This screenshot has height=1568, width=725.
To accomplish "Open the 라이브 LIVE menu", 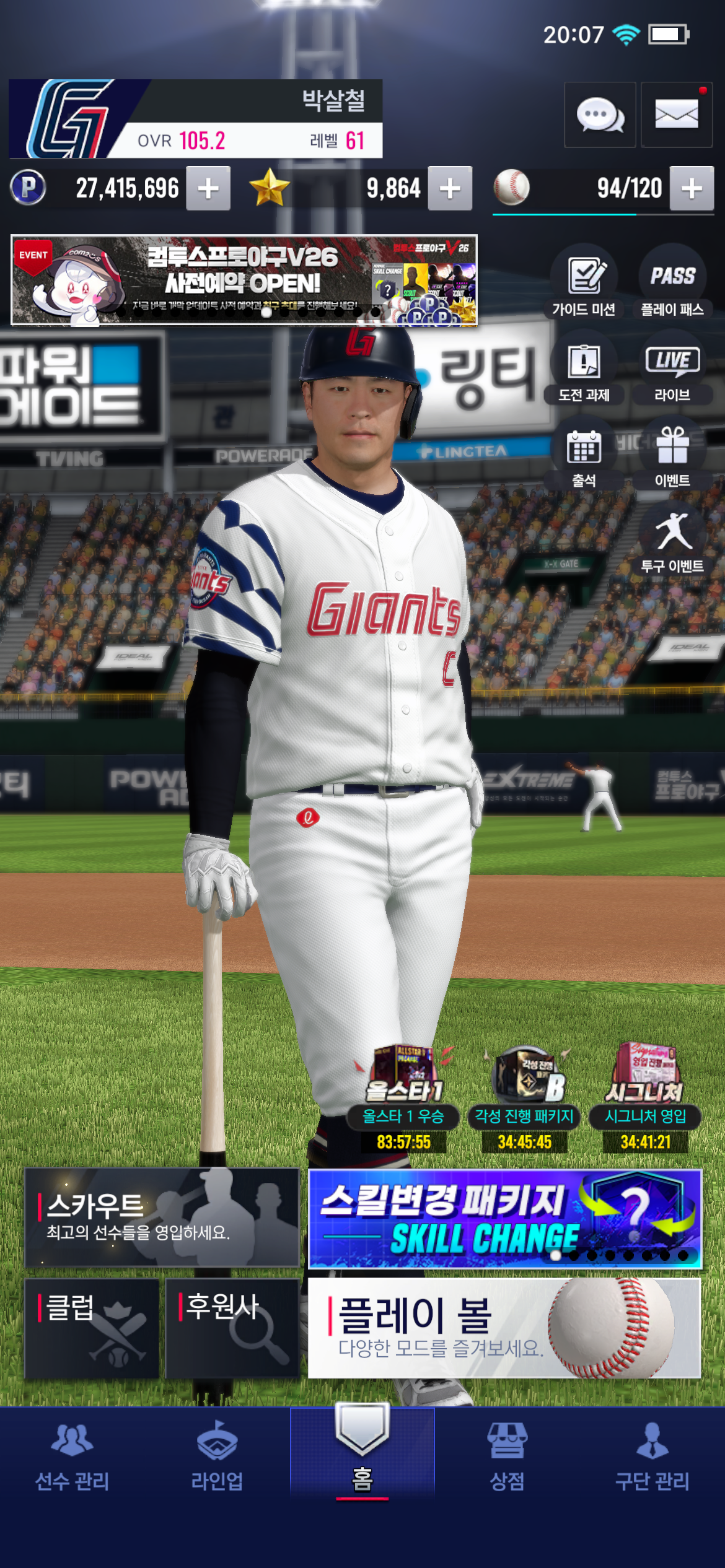I will pyautogui.click(x=672, y=368).
